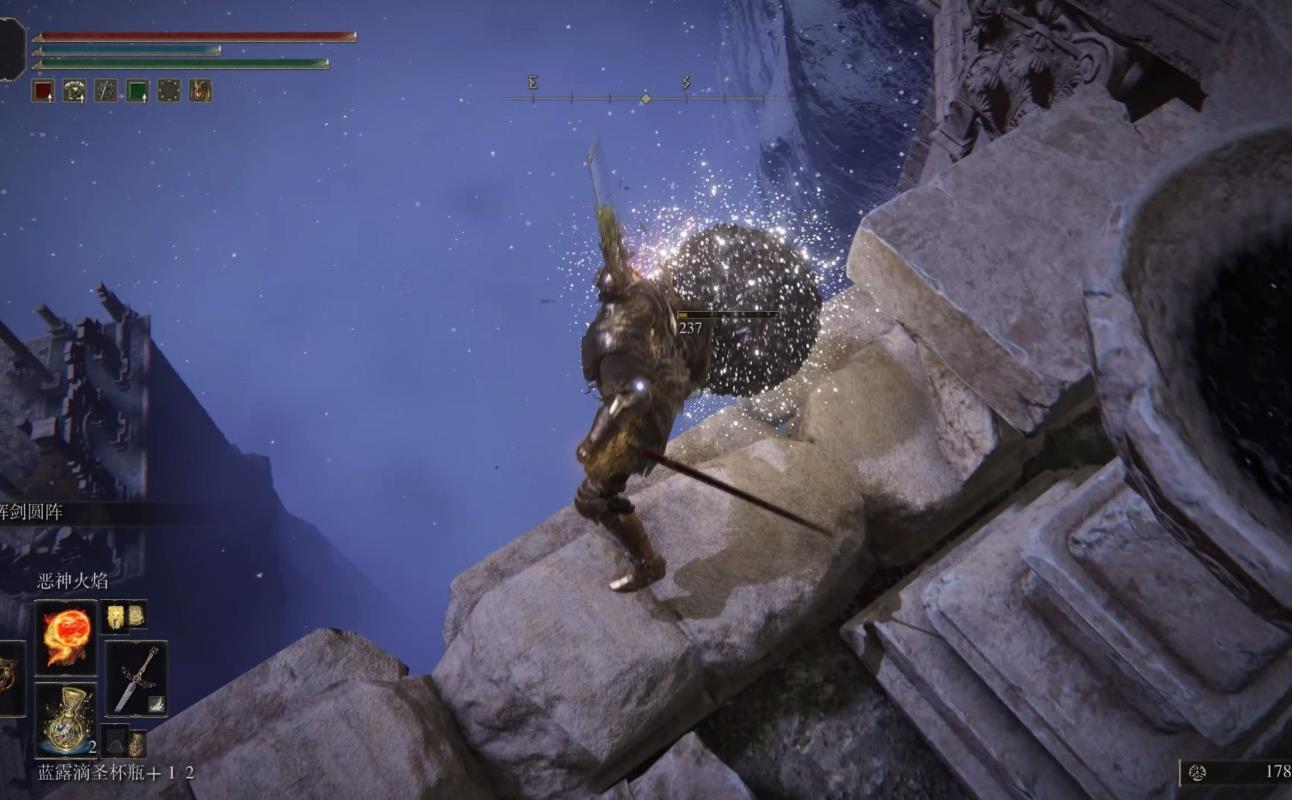The height and width of the screenshot is (800, 1292).
Task: Click the red square buff icon
Action: tap(42, 91)
